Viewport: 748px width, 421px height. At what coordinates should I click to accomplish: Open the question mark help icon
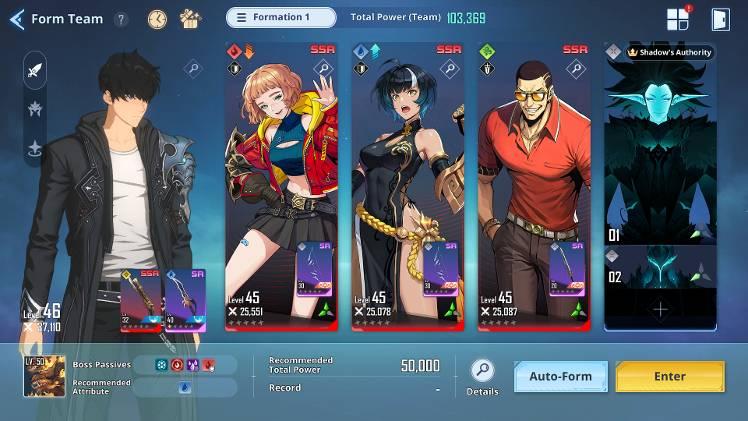(121, 19)
